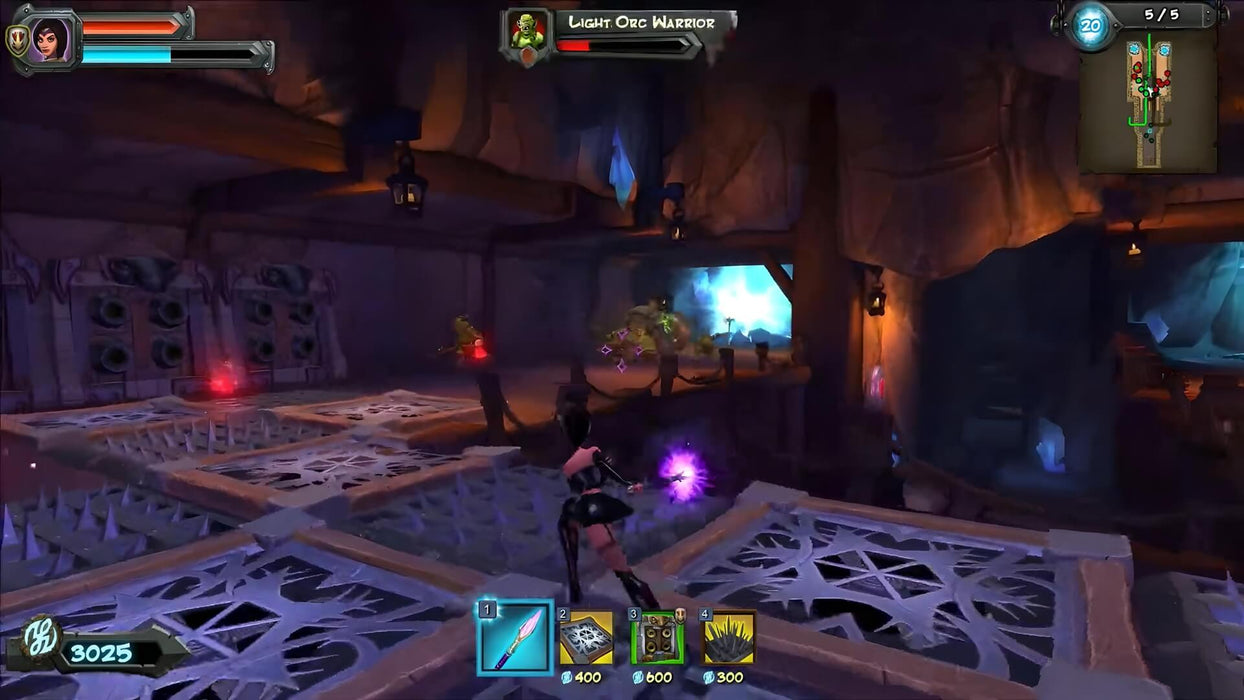Screen dimensions: 1244x700
Task: Choose the 400-cost grate floor trap
Action: [586, 637]
